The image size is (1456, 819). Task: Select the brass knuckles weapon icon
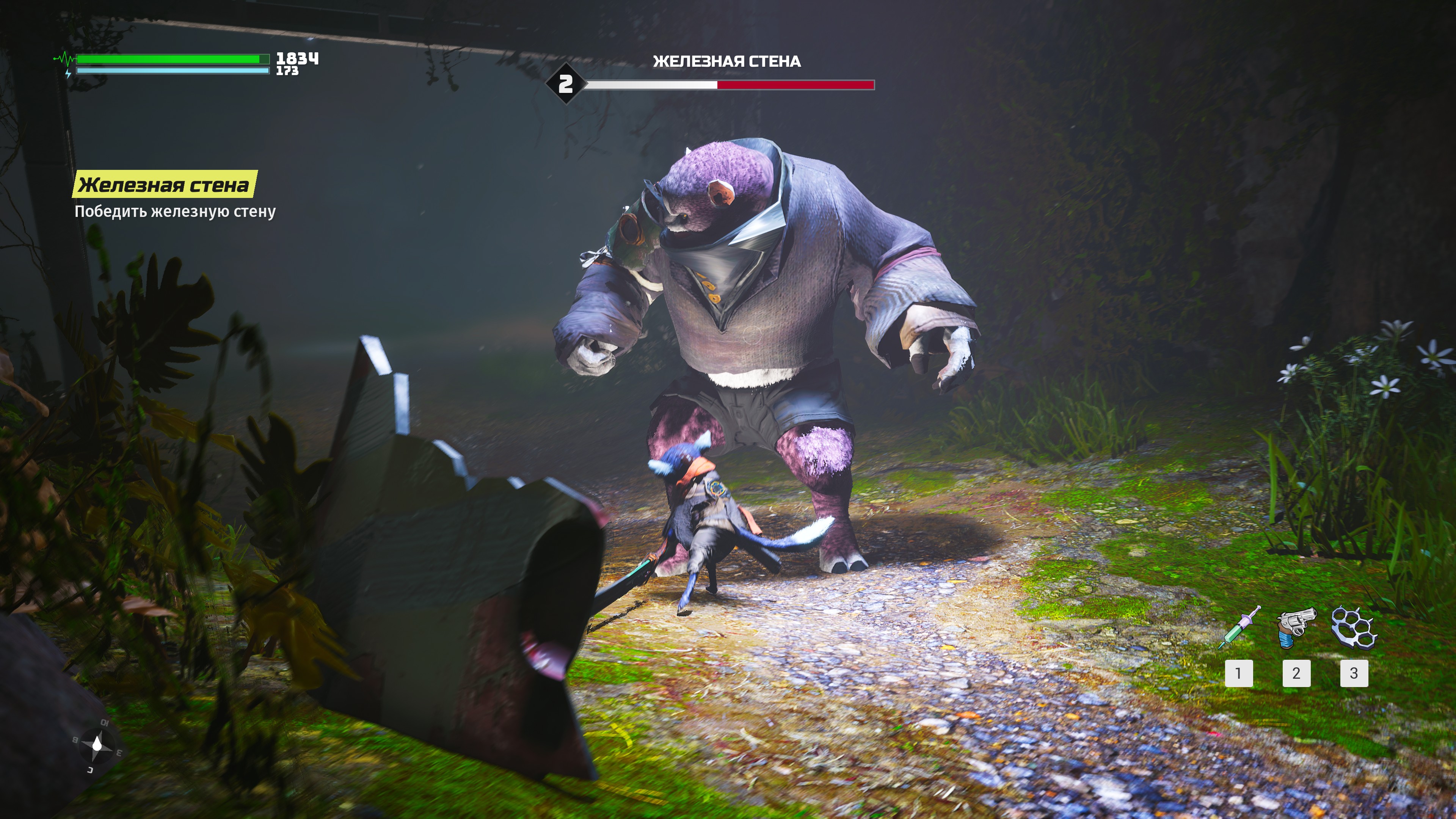(x=1354, y=627)
